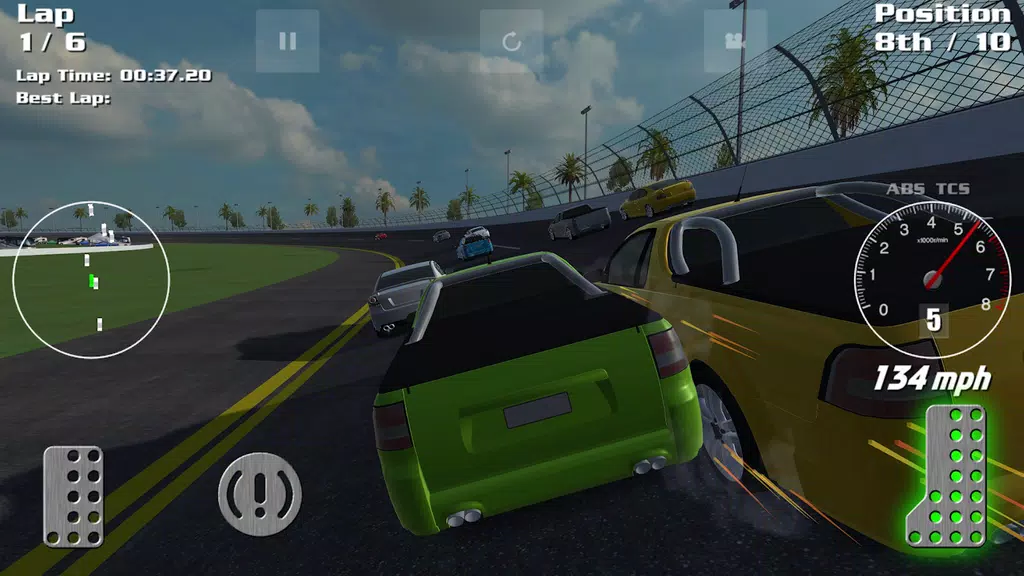This screenshot has height=576, width=1024.
Task: Switch camera view with the camera button
Action: pyautogui.click(x=735, y=41)
